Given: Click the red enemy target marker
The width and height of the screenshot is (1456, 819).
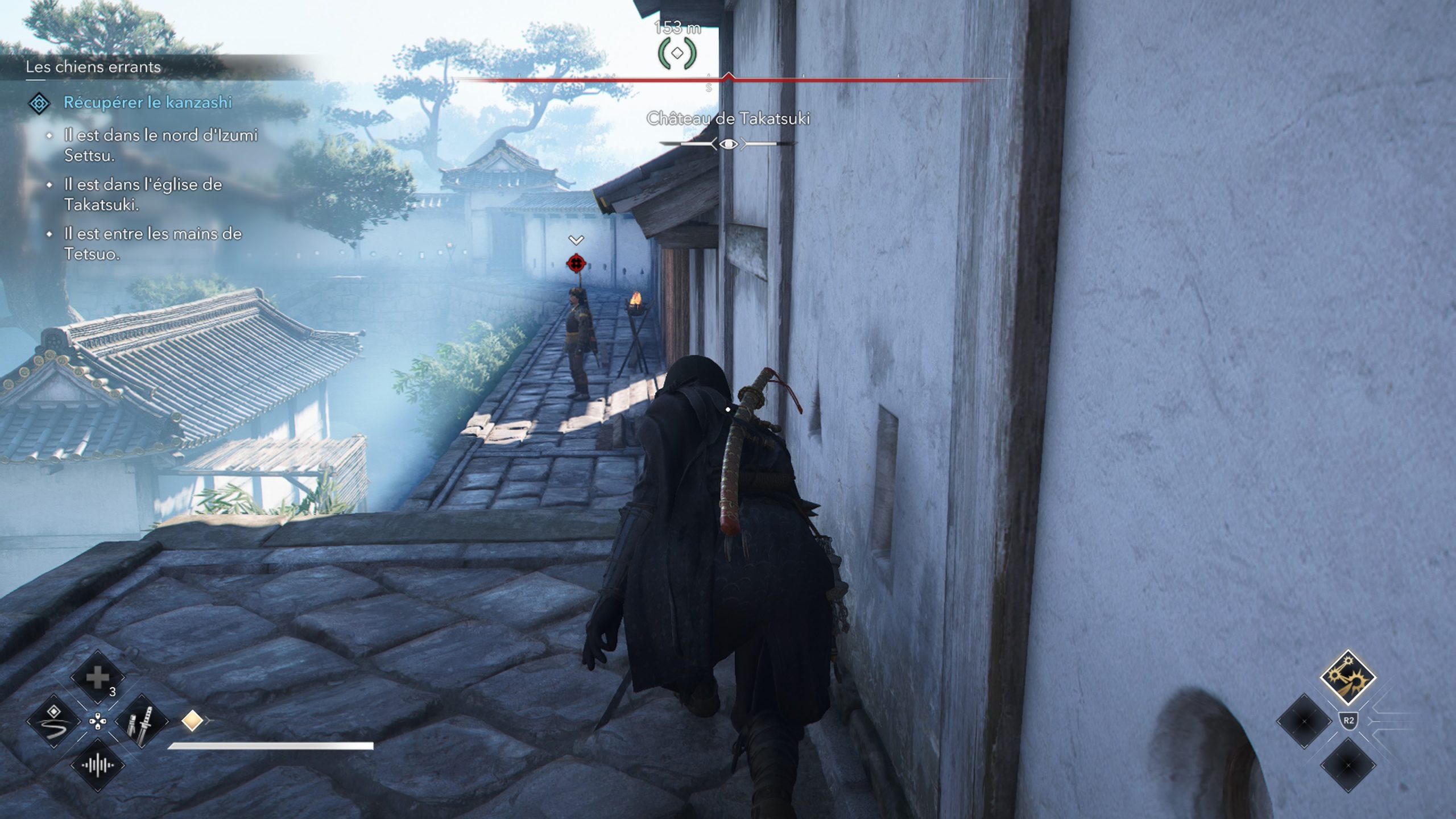Looking at the screenshot, I should (576, 263).
